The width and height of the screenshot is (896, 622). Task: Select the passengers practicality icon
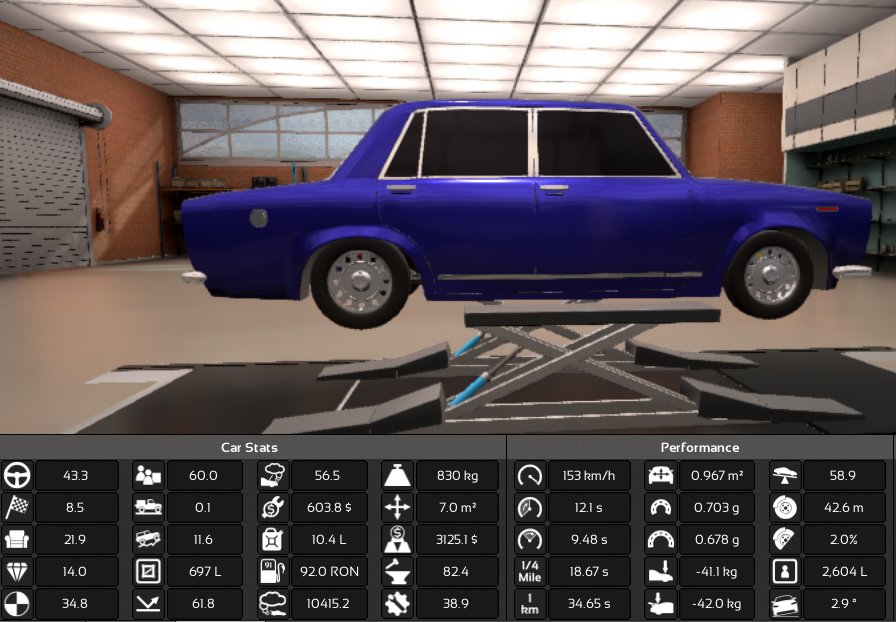pyautogui.click(x=148, y=476)
